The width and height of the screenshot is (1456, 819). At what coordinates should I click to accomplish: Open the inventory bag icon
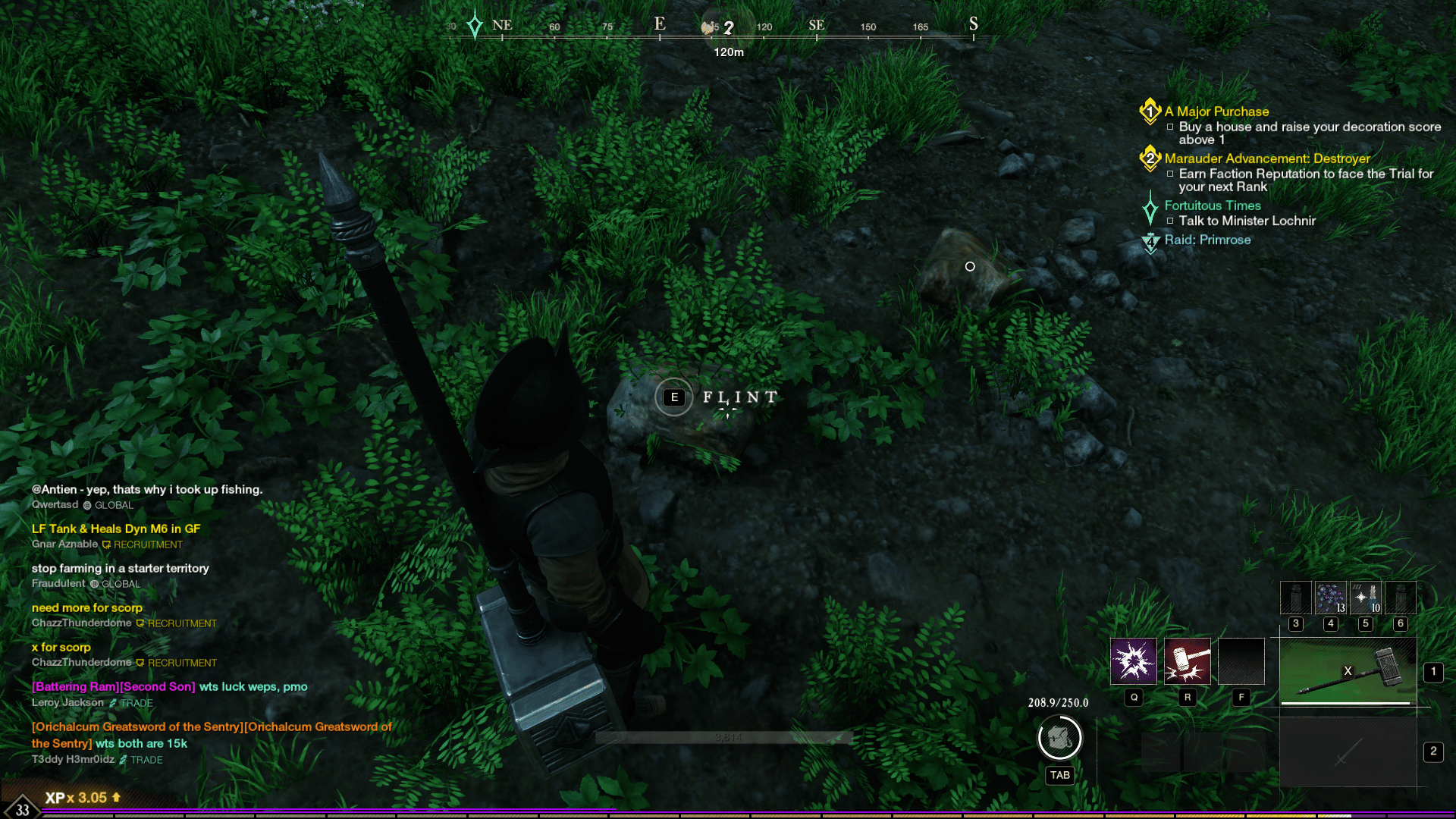1059,737
